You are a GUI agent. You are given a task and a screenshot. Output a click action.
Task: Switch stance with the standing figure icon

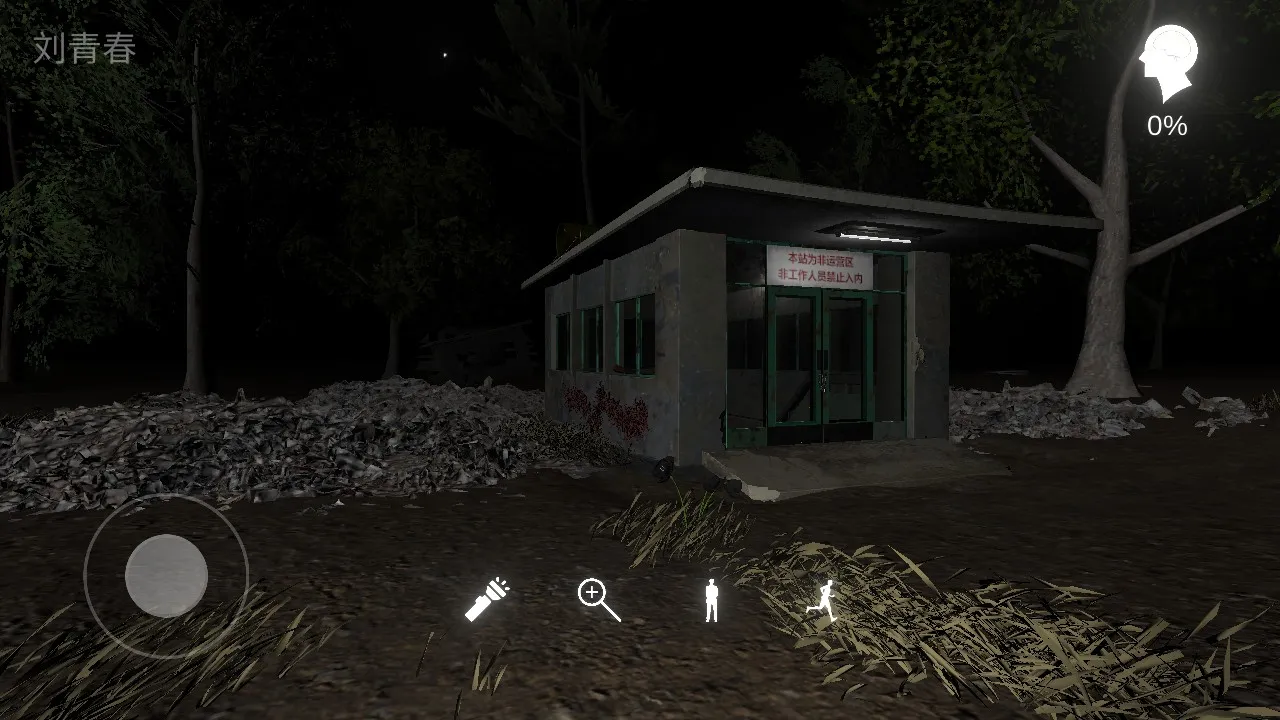click(x=711, y=600)
